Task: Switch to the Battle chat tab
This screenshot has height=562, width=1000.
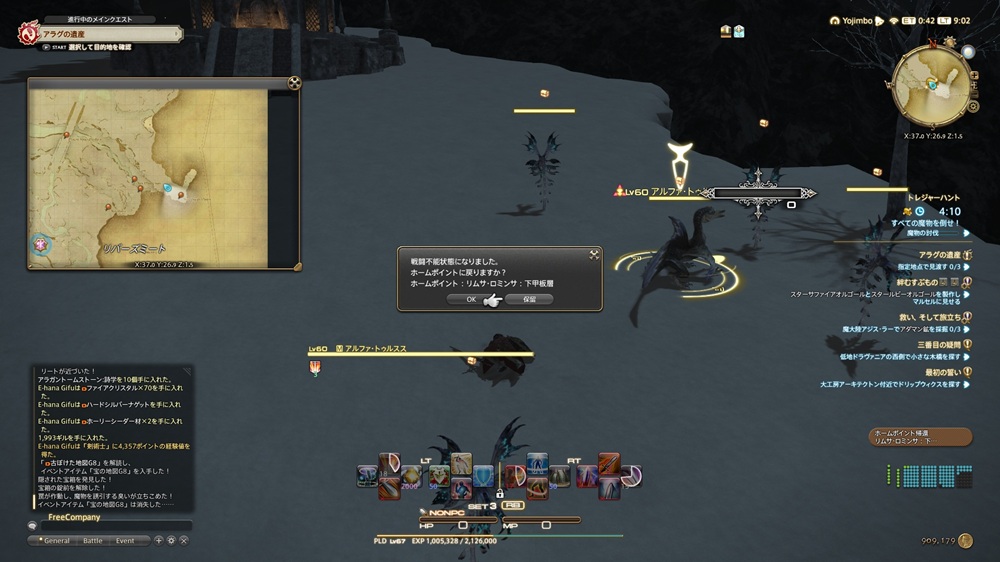Action: [x=92, y=541]
